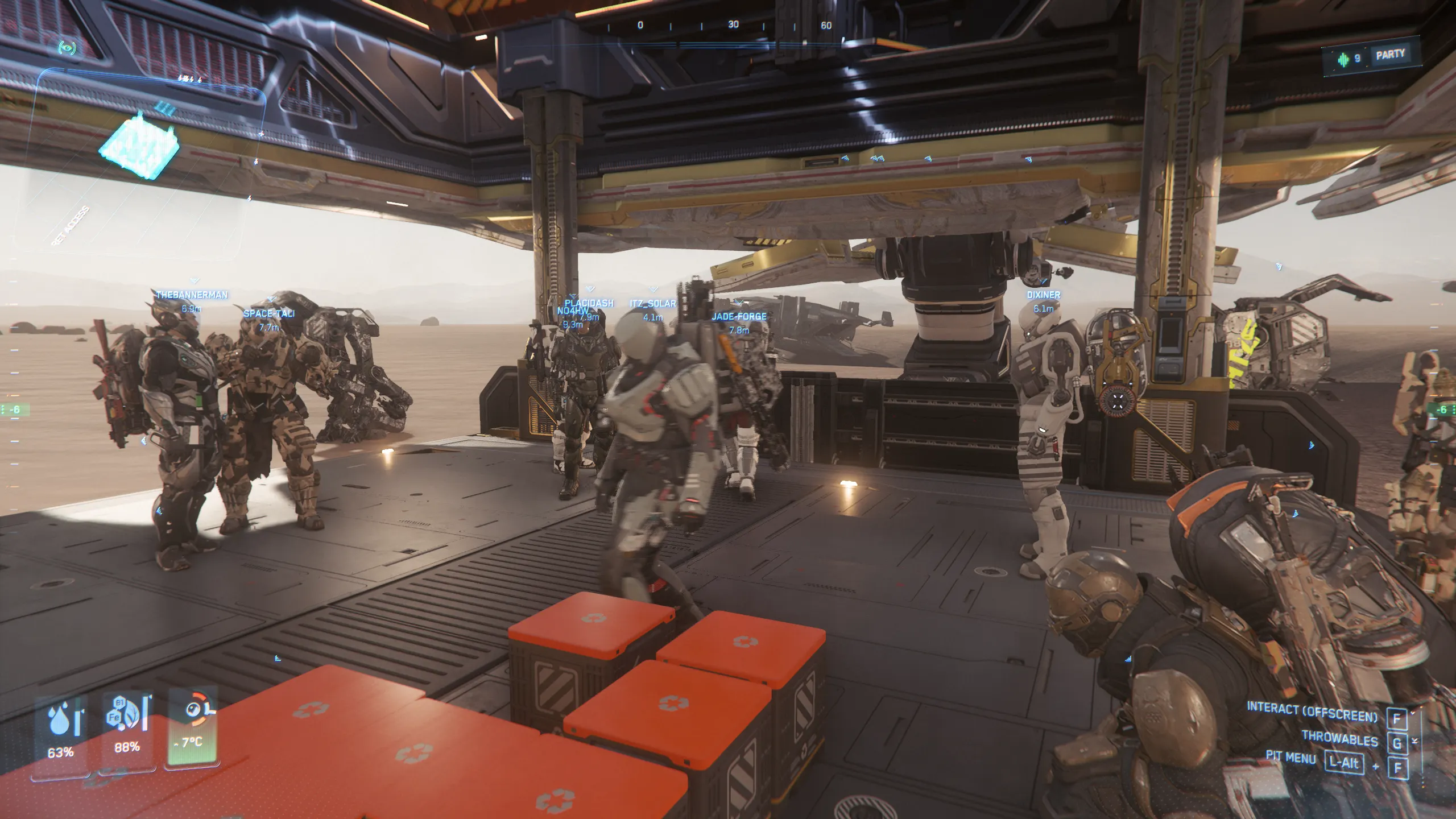Click the green signal broadcast icon
This screenshot has height=819, width=1456.
pyautogui.click(x=67, y=47)
